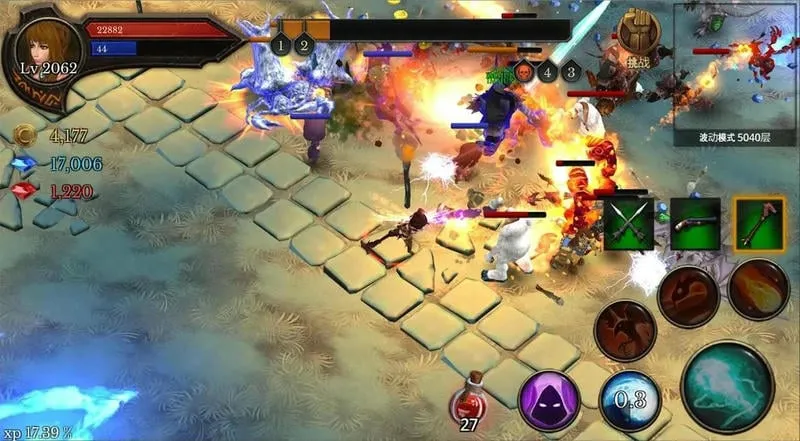Select the highlighted staff weapon slot
Image resolution: width=800 pixels, height=441 pixels.
(x=759, y=223)
